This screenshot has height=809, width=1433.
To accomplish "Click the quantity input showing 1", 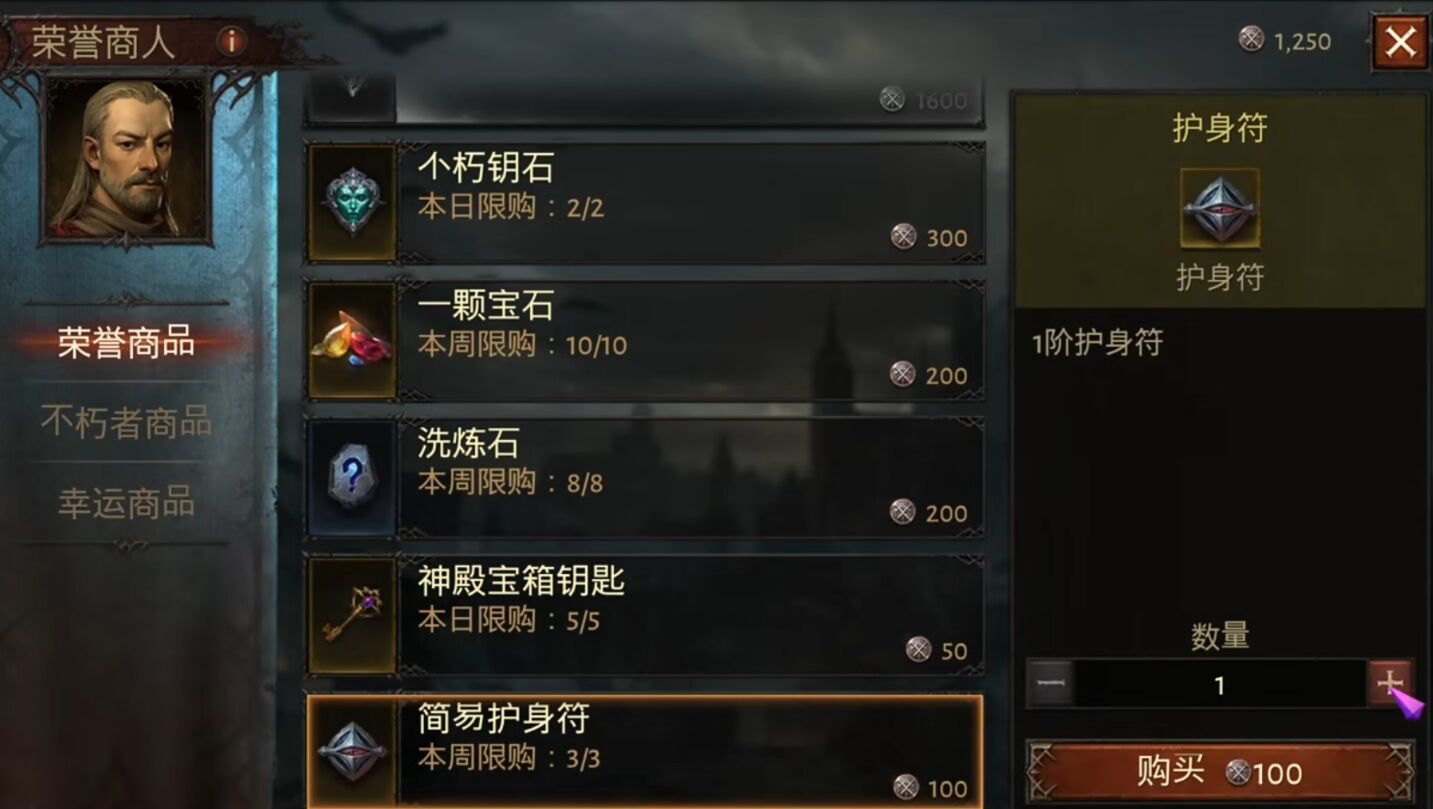I will [1218, 684].
